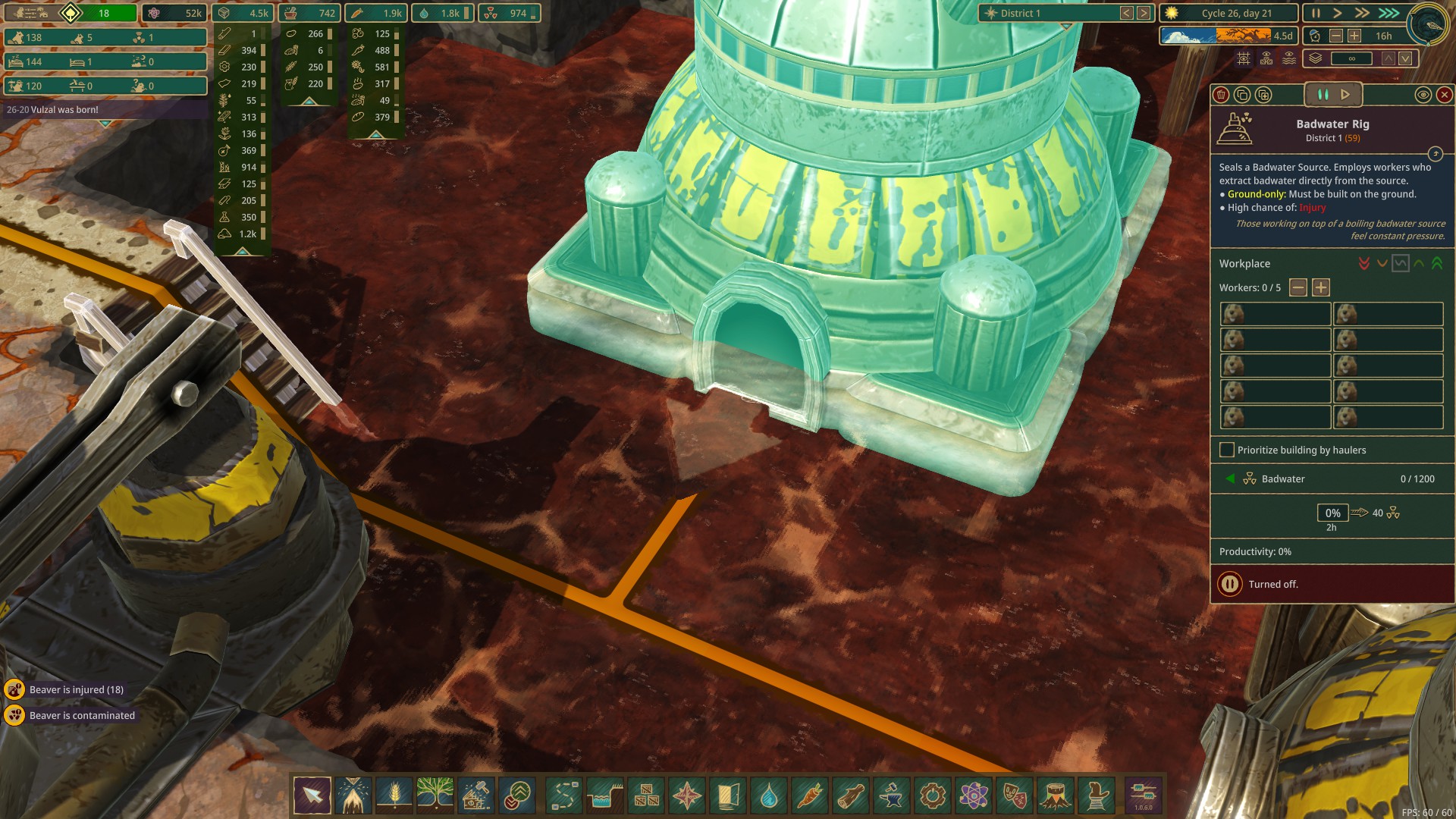Set game speed to triple fast-forward
Image resolution: width=1456 pixels, height=819 pixels.
click(x=1389, y=13)
